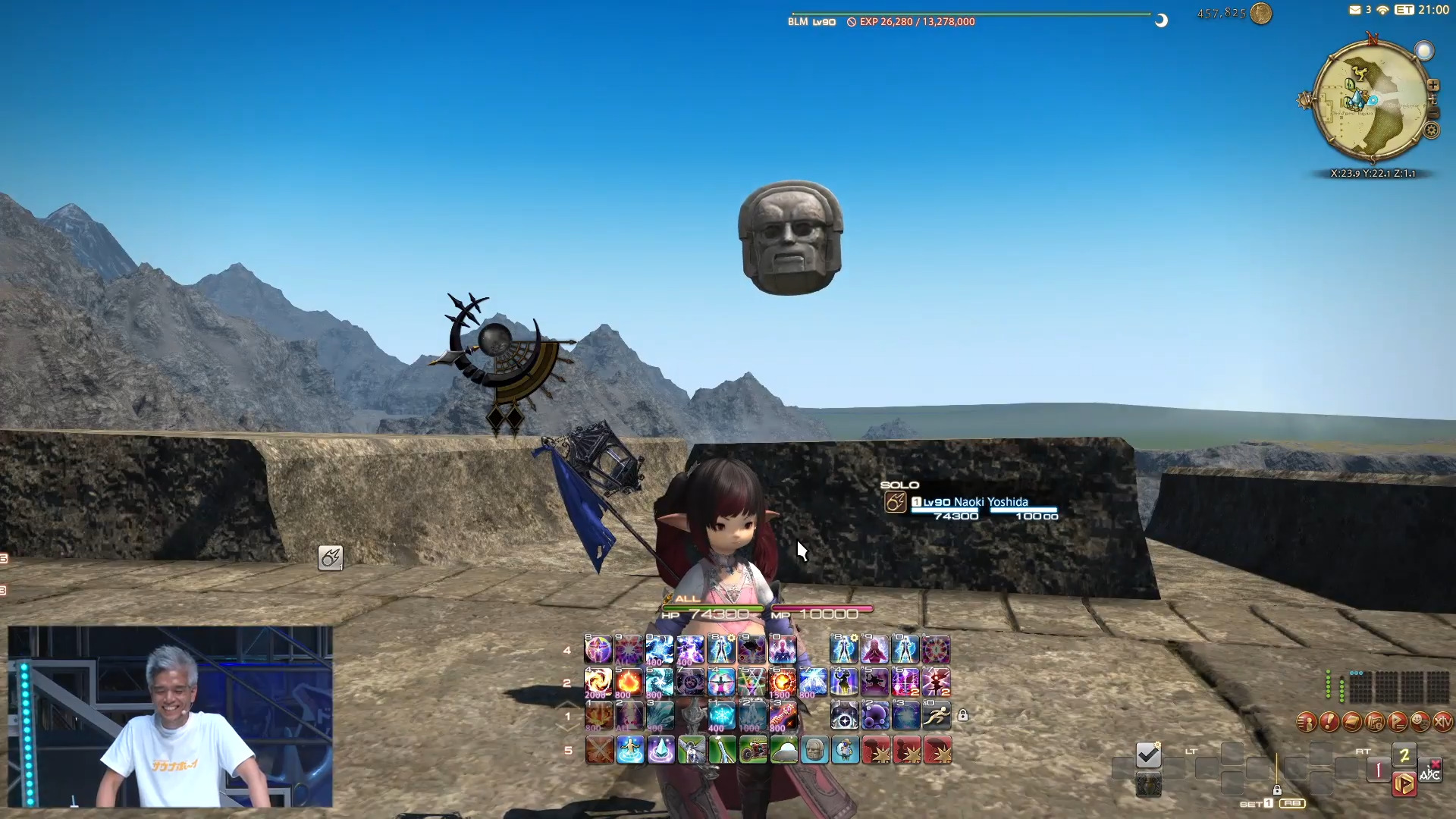
Task: Use the stone head mount icon
Action: 814,751
